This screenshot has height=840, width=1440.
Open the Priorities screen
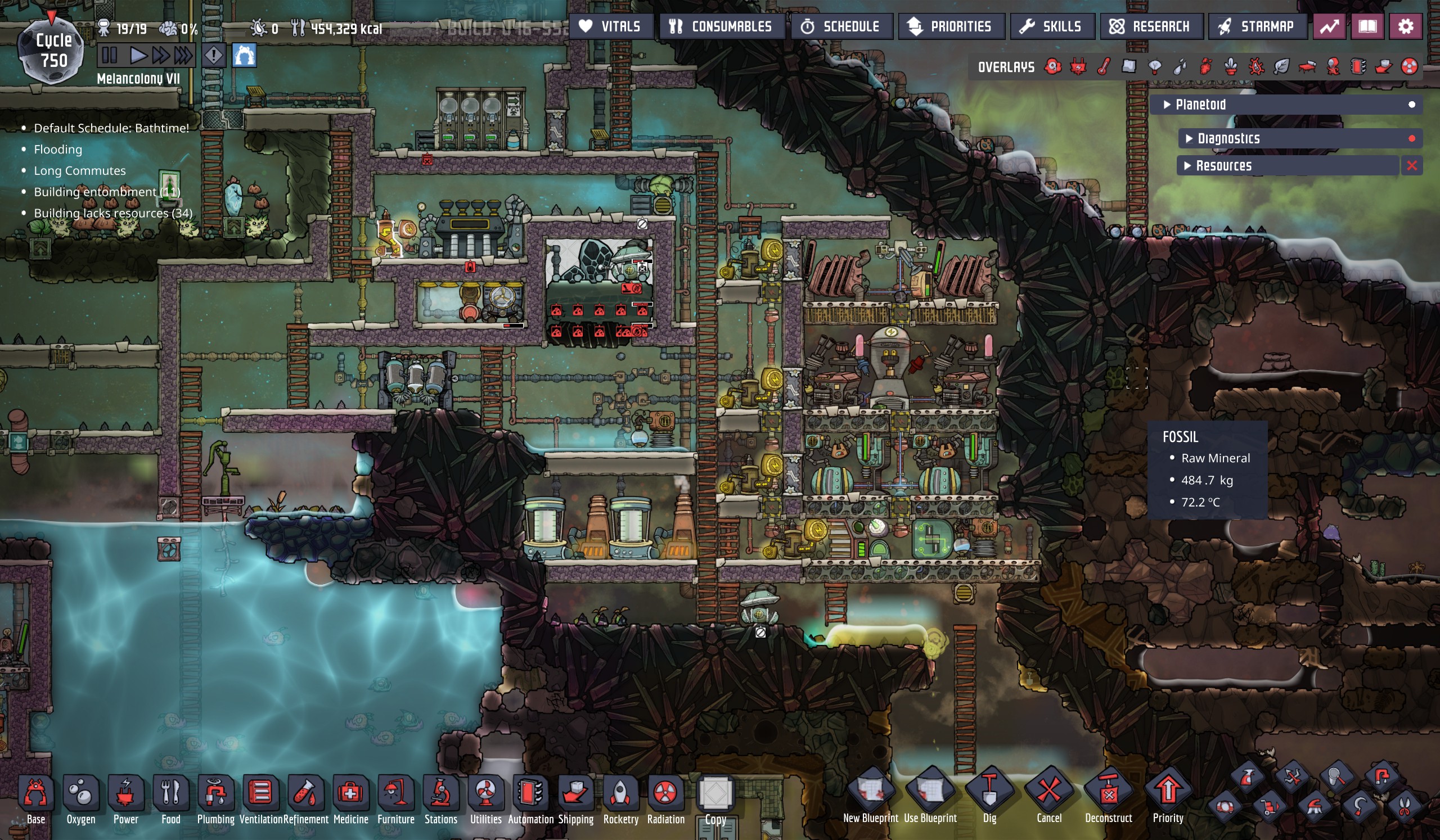click(951, 26)
